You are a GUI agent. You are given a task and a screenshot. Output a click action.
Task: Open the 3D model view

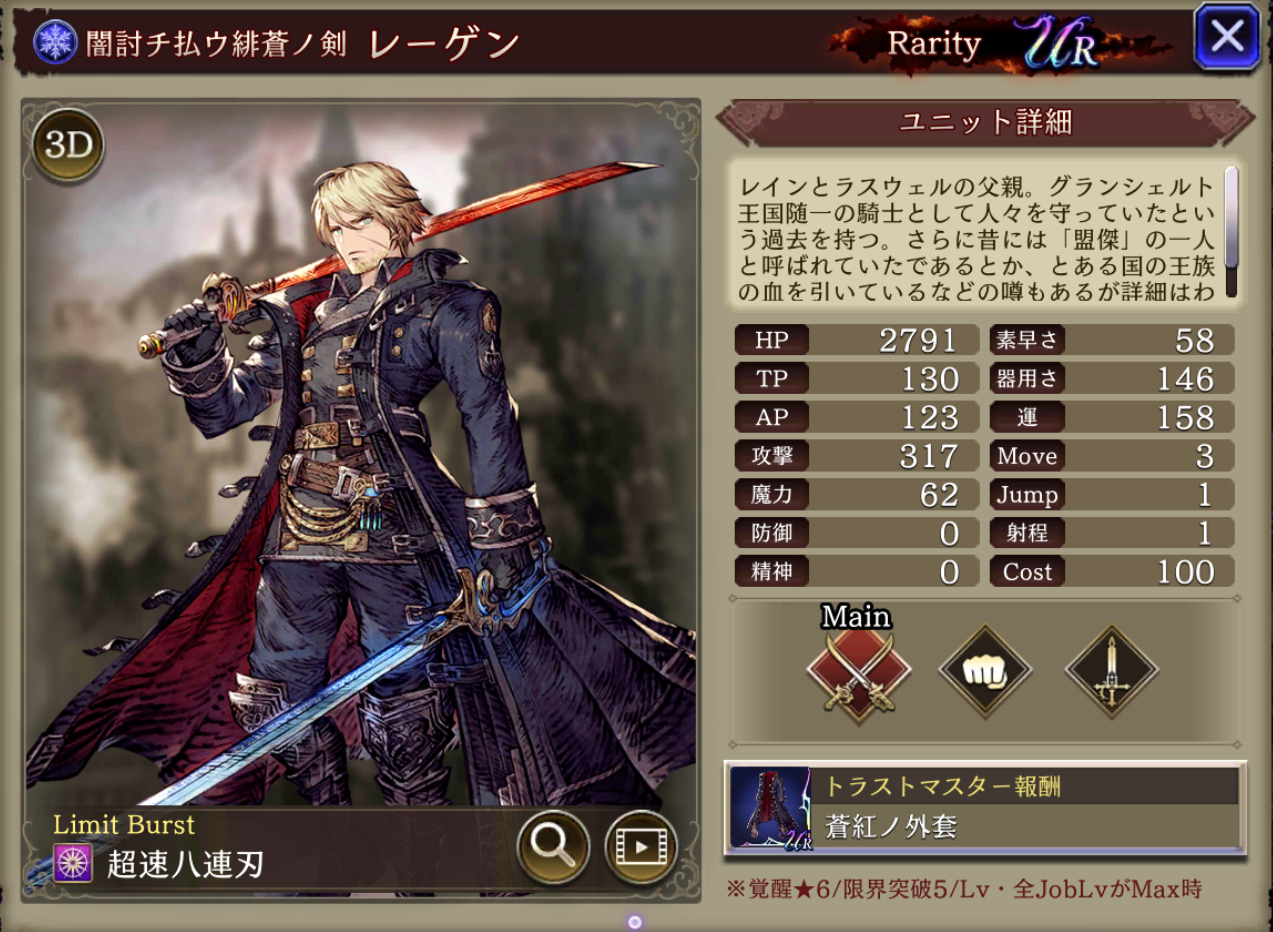pyautogui.click(x=69, y=146)
